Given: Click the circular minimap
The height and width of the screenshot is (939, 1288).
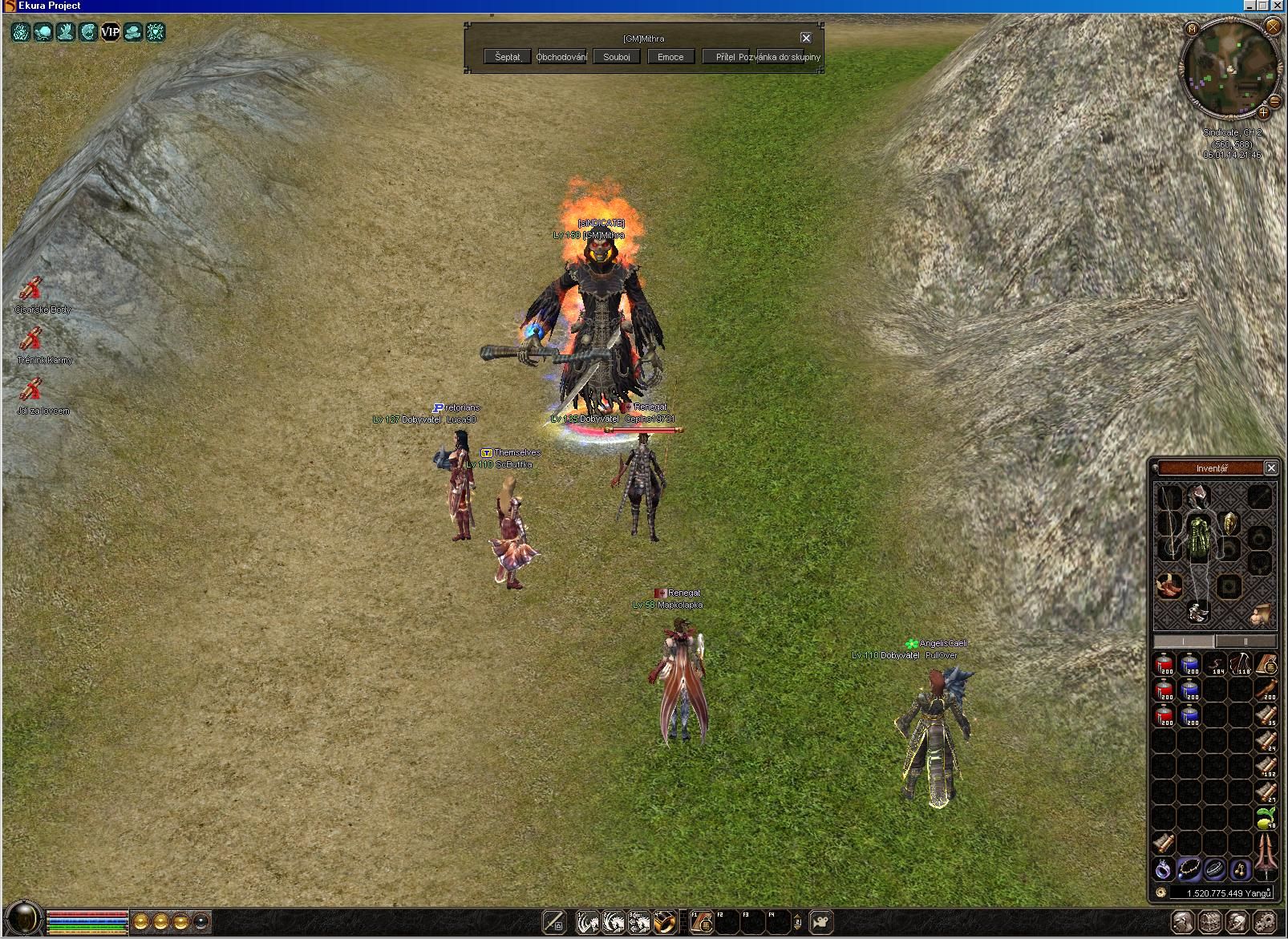Looking at the screenshot, I should coord(1229,66).
